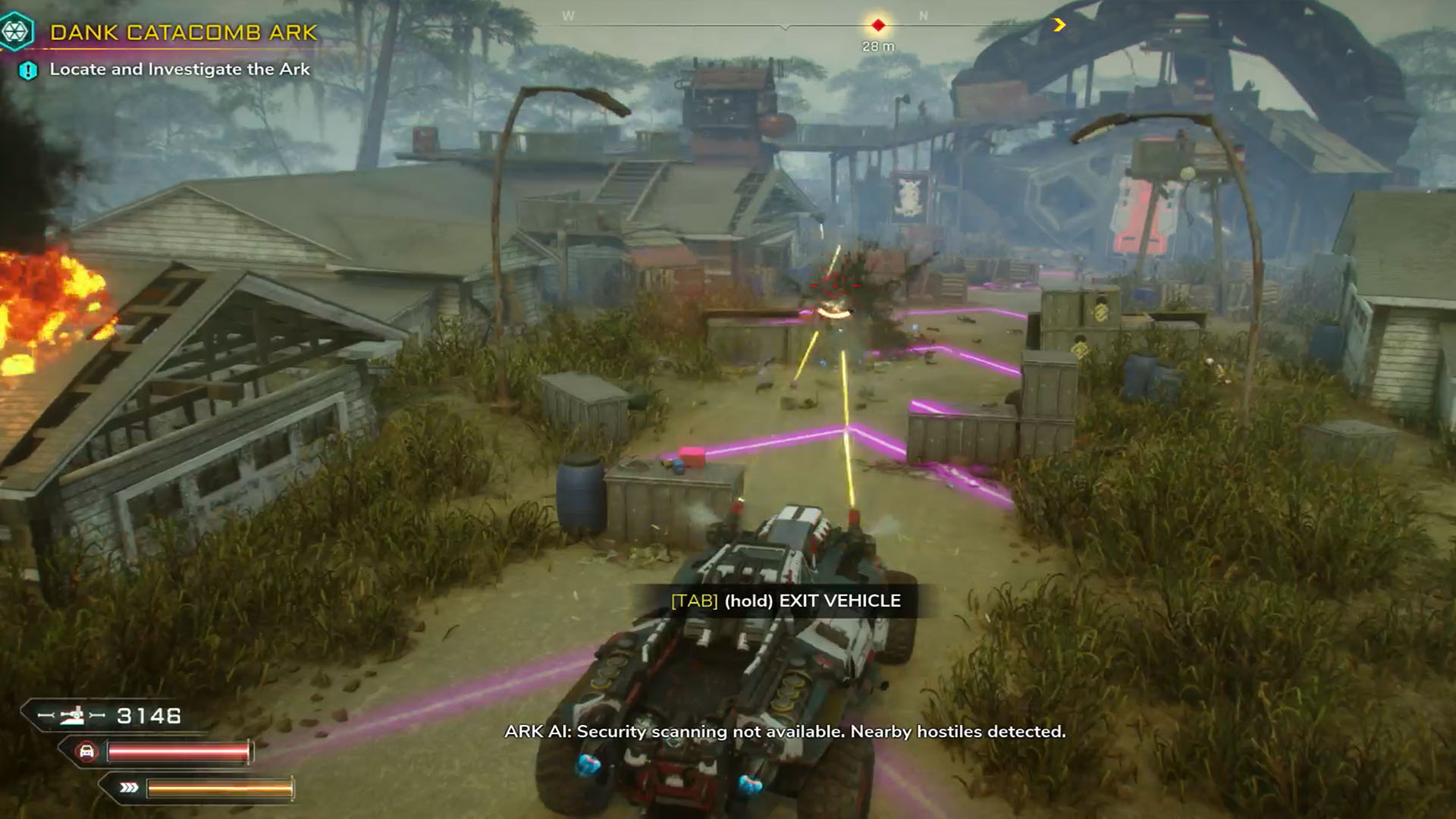Click the Locate and Investigate the Ark objective
Image resolution: width=1456 pixels, height=819 pixels.
click(x=180, y=69)
